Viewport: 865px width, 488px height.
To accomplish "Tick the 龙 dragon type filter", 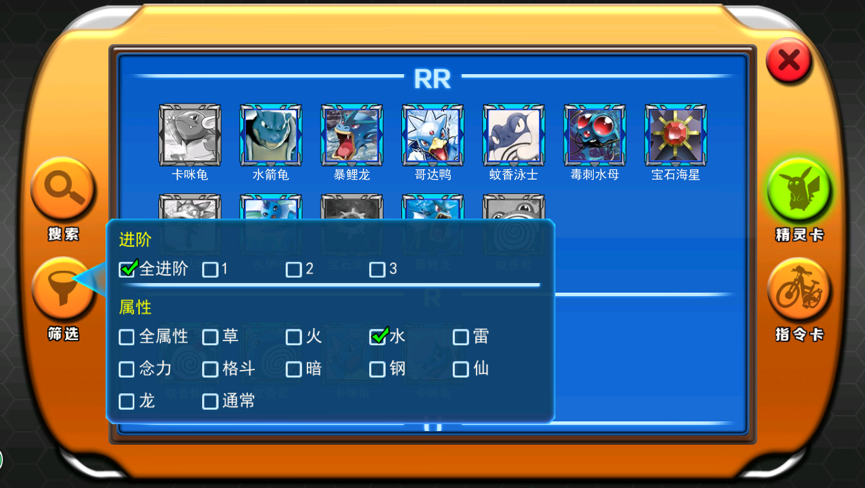I will click(127, 401).
